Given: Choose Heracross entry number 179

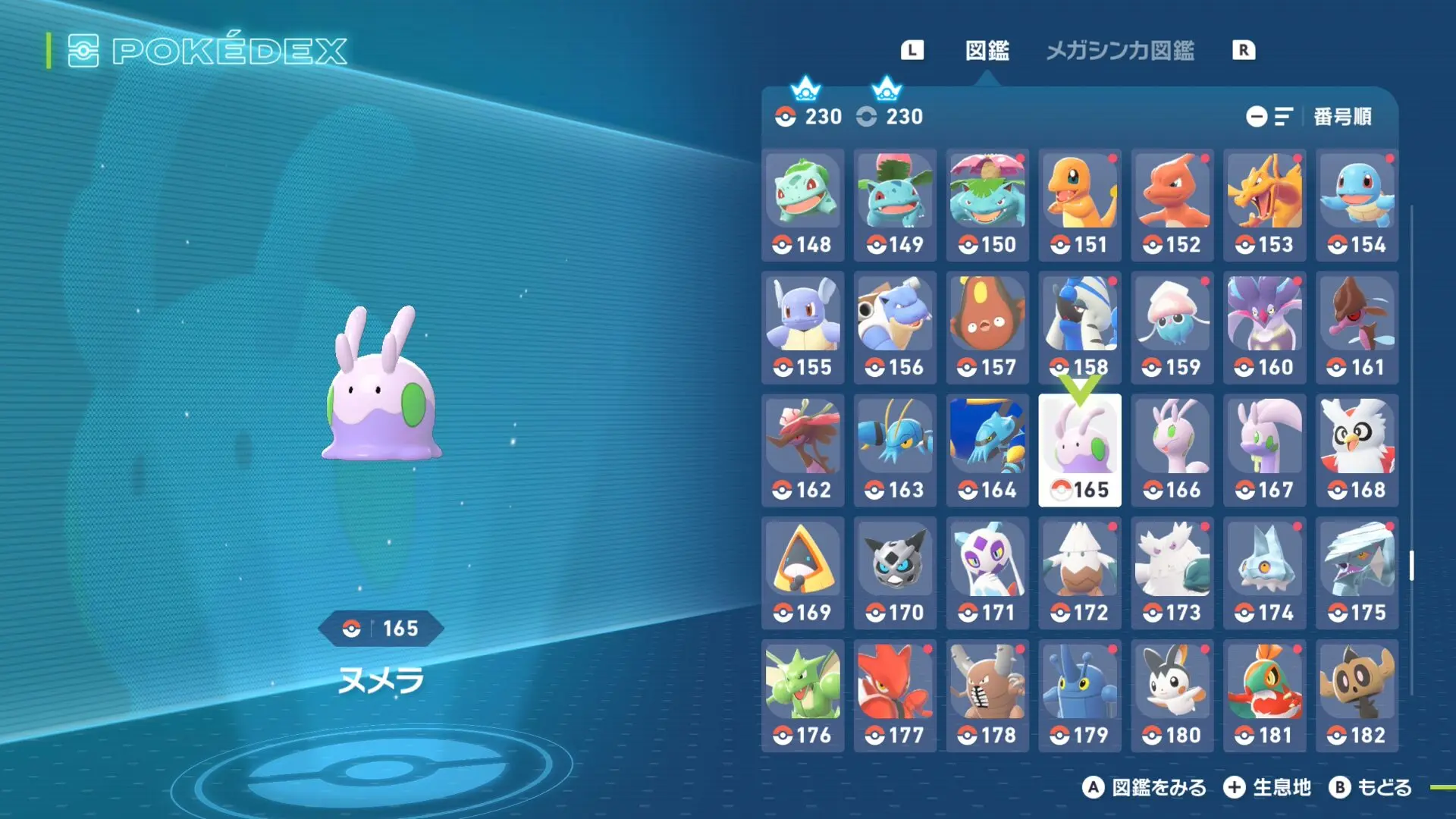Looking at the screenshot, I should 1080,696.
